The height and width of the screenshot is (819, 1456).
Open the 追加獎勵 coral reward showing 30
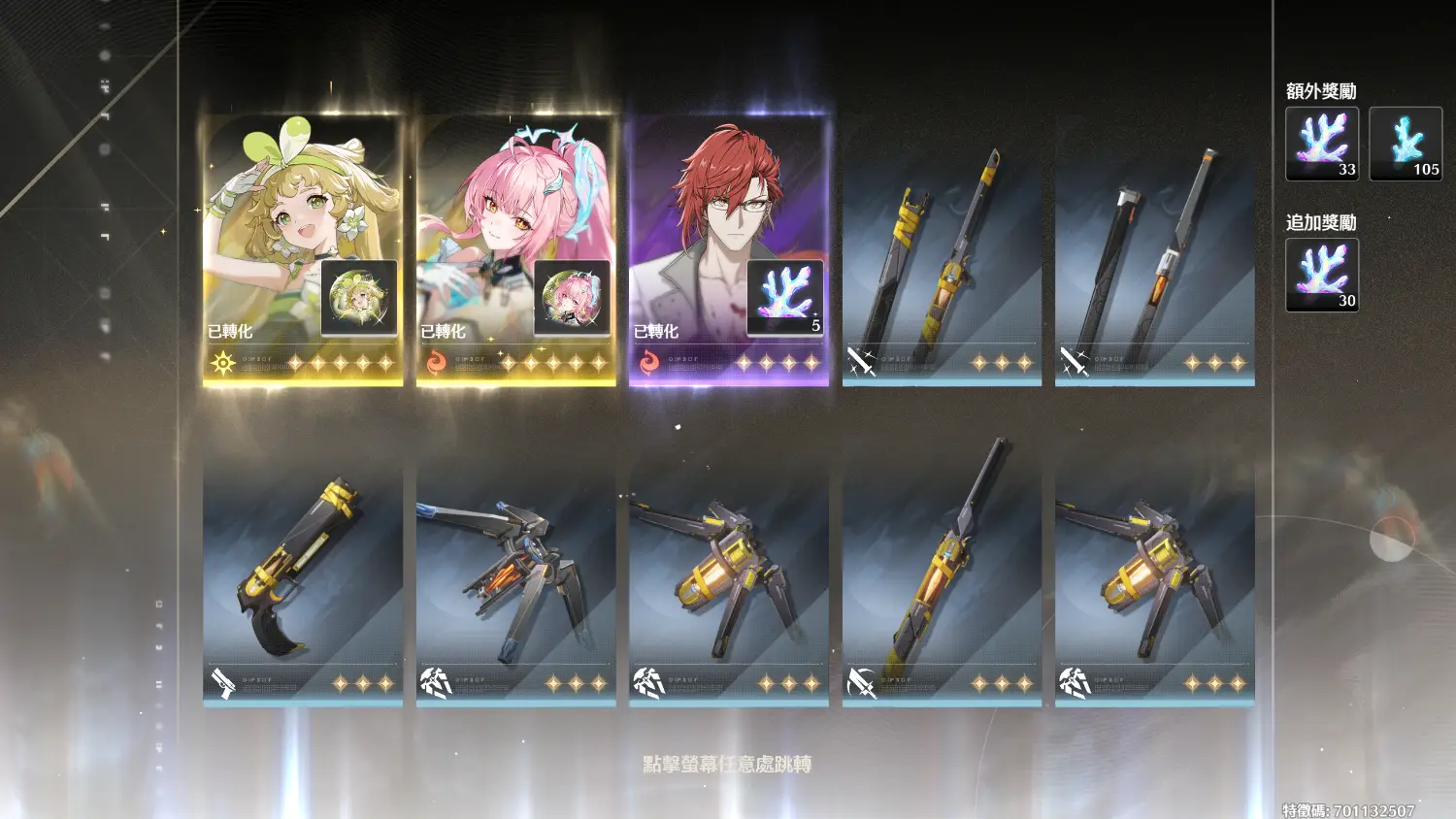pos(1322,276)
